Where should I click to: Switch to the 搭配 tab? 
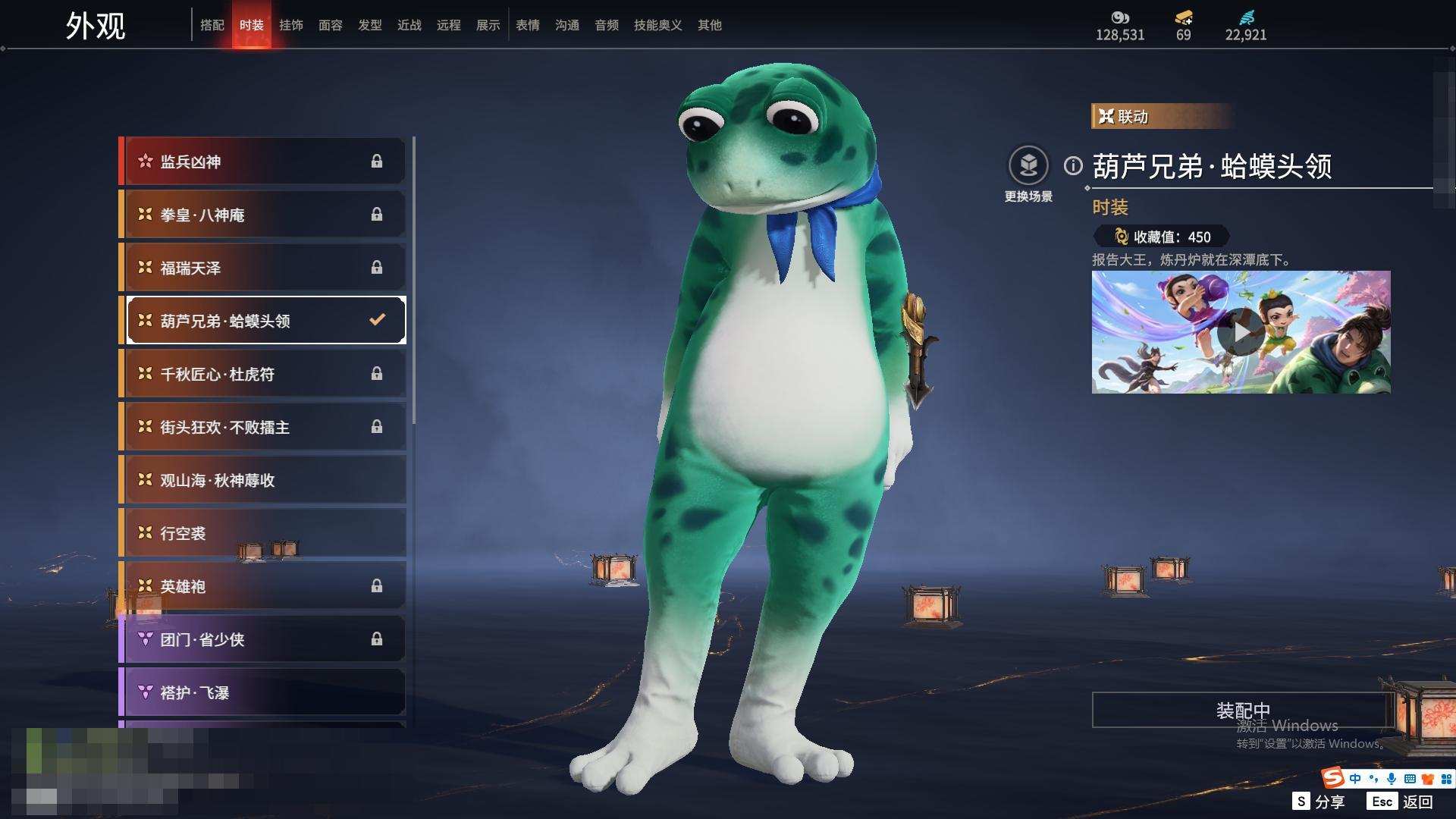pyautogui.click(x=212, y=25)
